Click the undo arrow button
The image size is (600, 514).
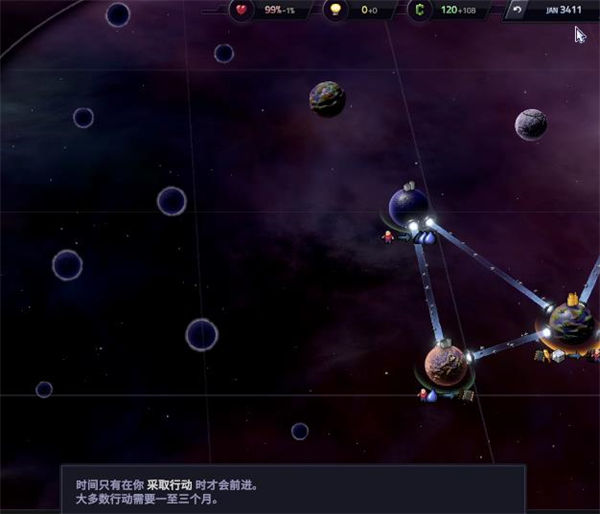(517, 10)
